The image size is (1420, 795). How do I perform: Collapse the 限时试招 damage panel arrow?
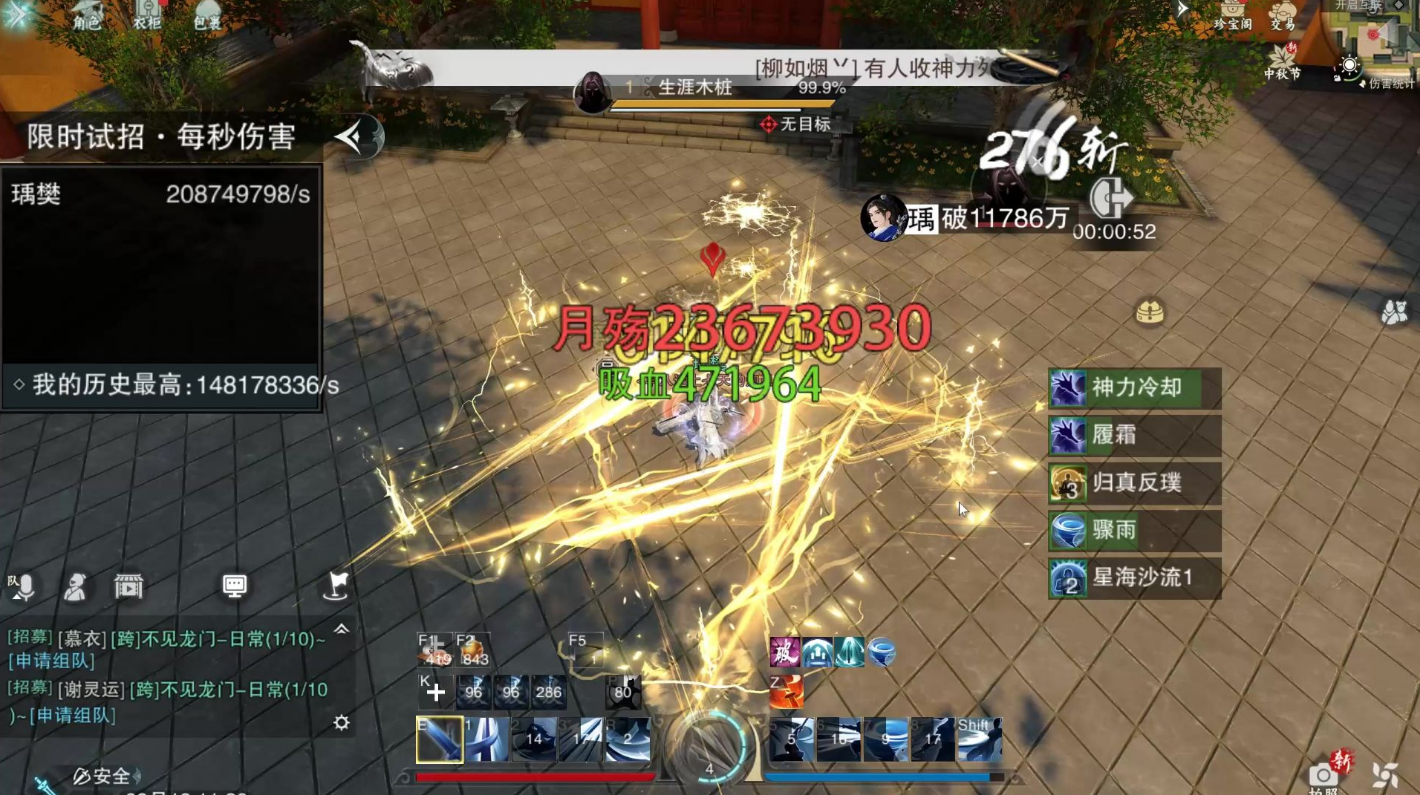click(357, 137)
